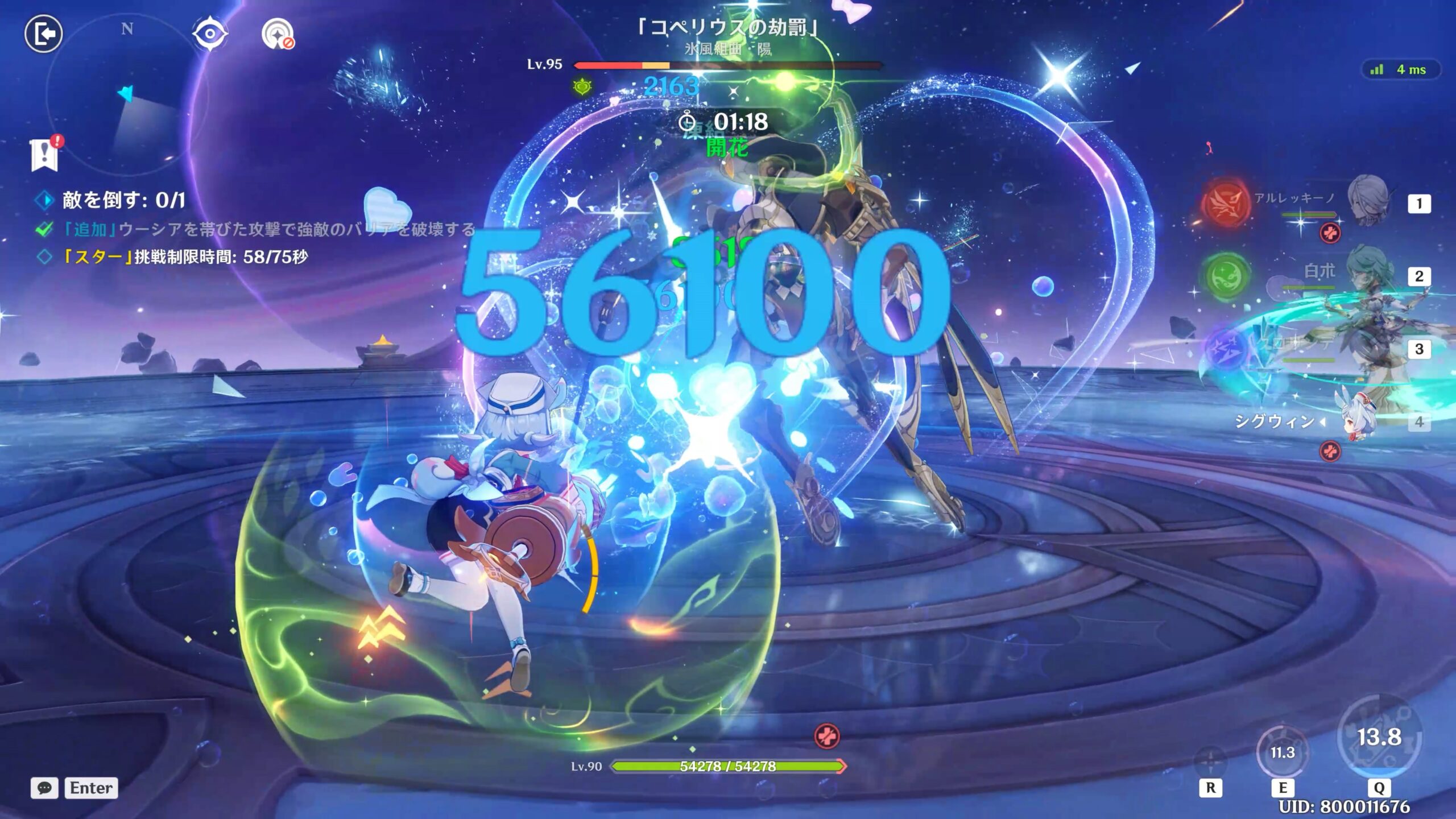This screenshot has width=1456, height=819.
Task: Open the minimap compass
Action: [x=127, y=94]
